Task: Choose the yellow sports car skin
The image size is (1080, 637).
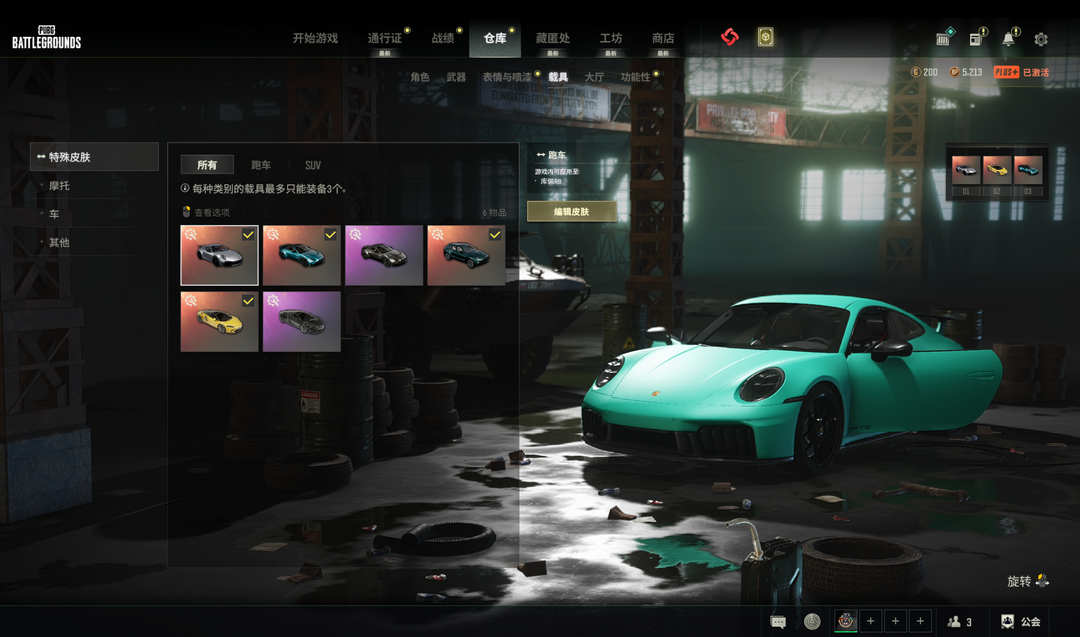Action: point(219,321)
